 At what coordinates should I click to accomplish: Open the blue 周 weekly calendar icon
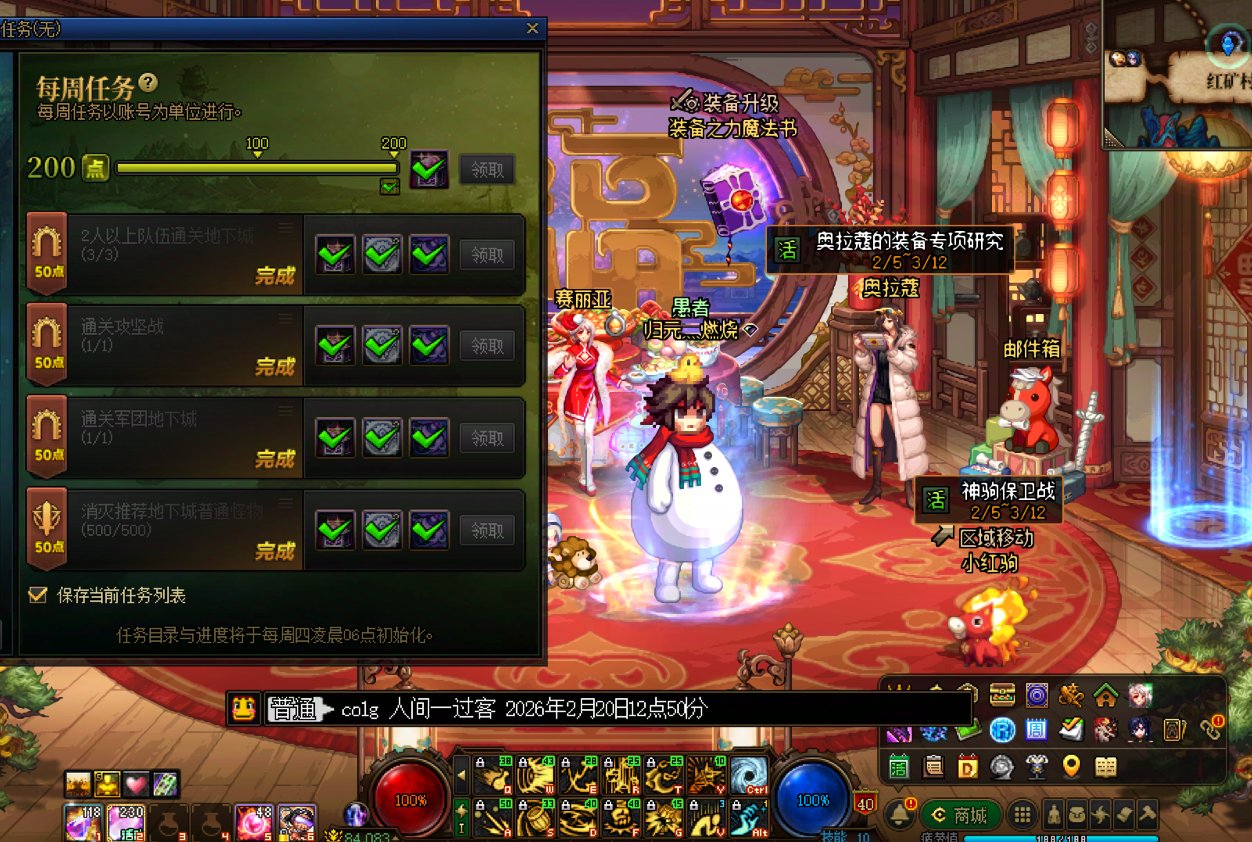[x=1036, y=730]
